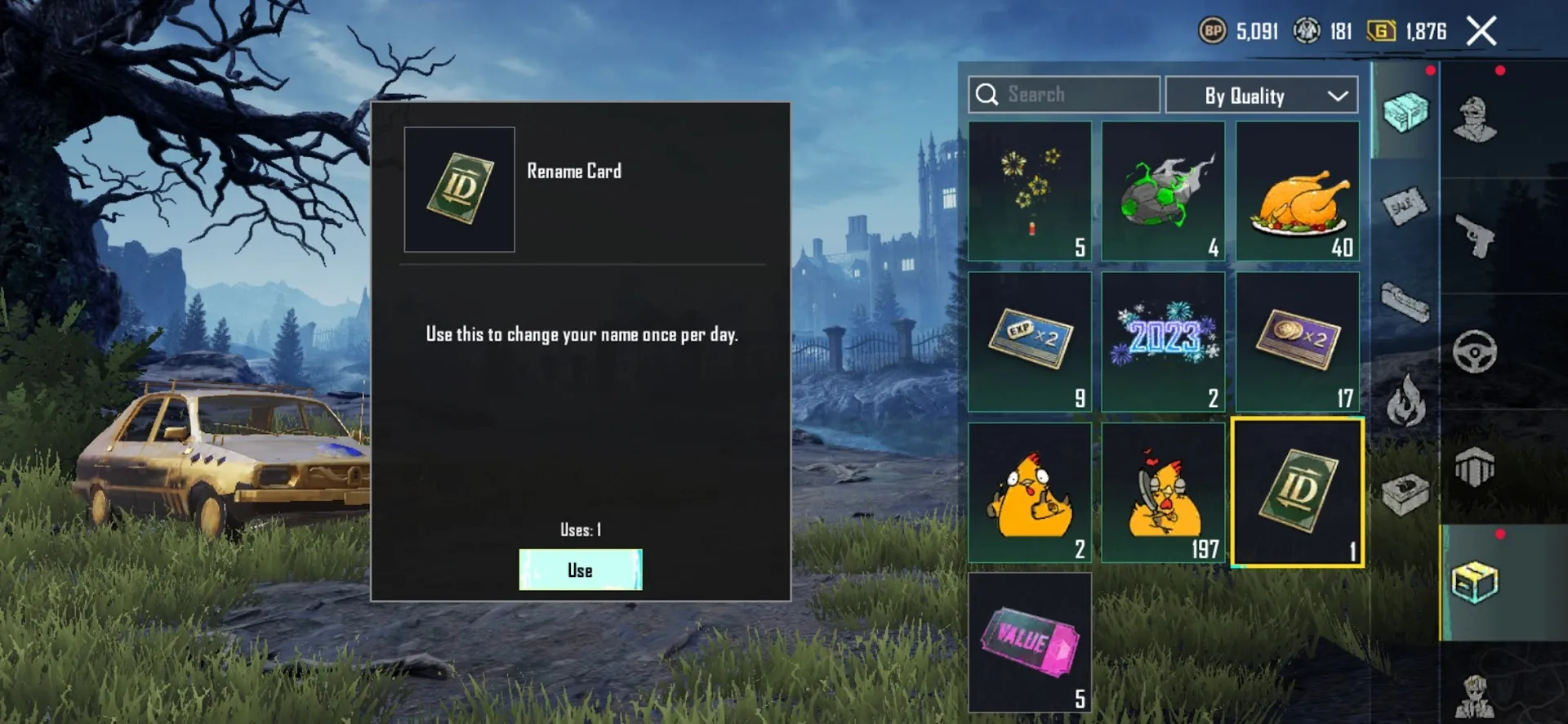This screenshot has width=1568, height=724.
Task: Click the chicken emote with count 197
Action: pos(1163,490)
